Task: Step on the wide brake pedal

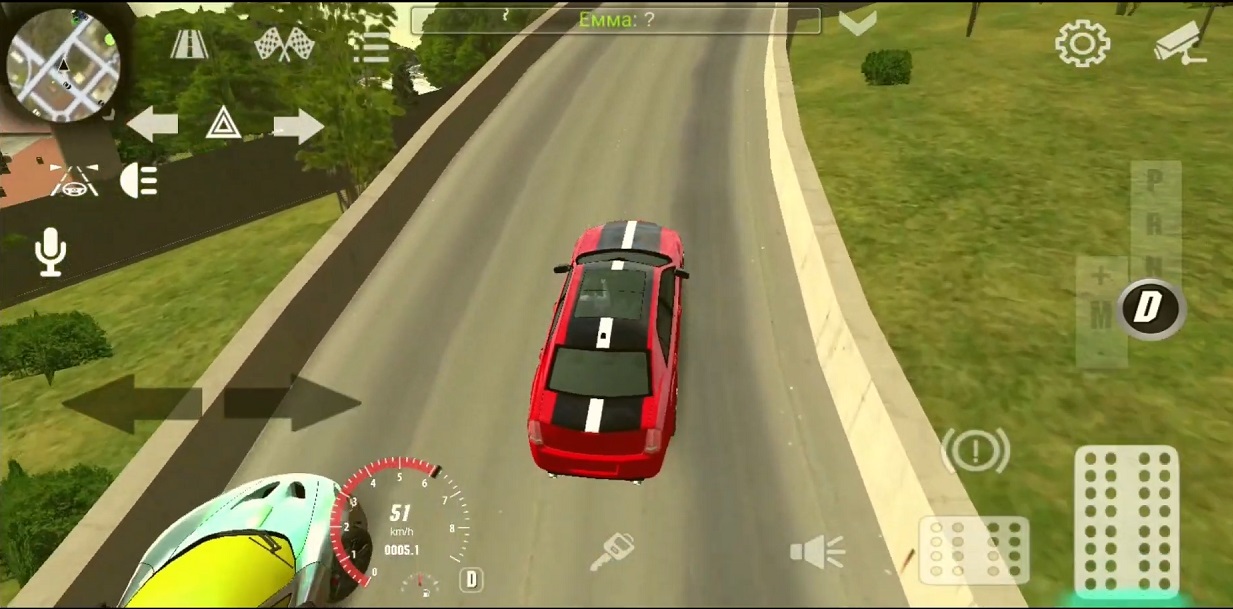Action: point(973,549)
